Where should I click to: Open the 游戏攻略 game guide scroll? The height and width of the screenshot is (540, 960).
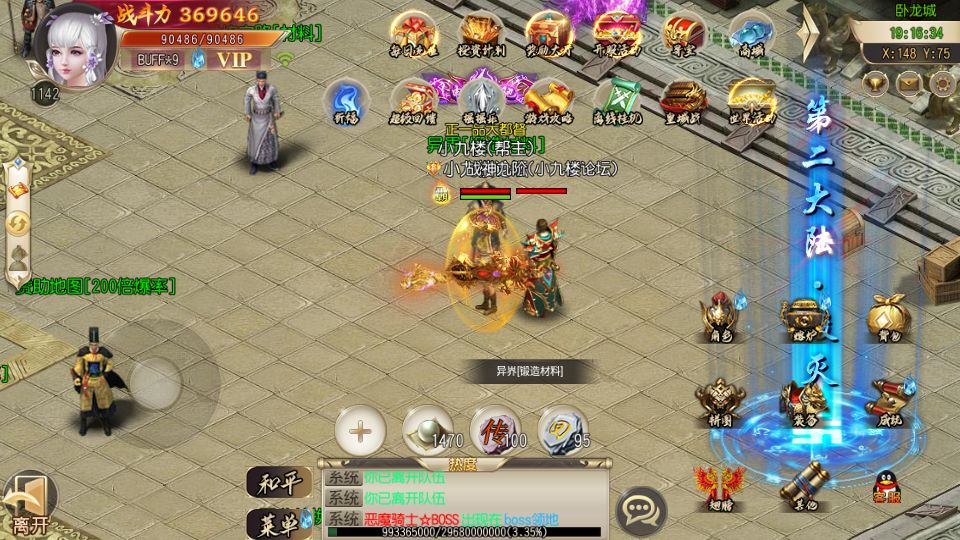point(548,101)
